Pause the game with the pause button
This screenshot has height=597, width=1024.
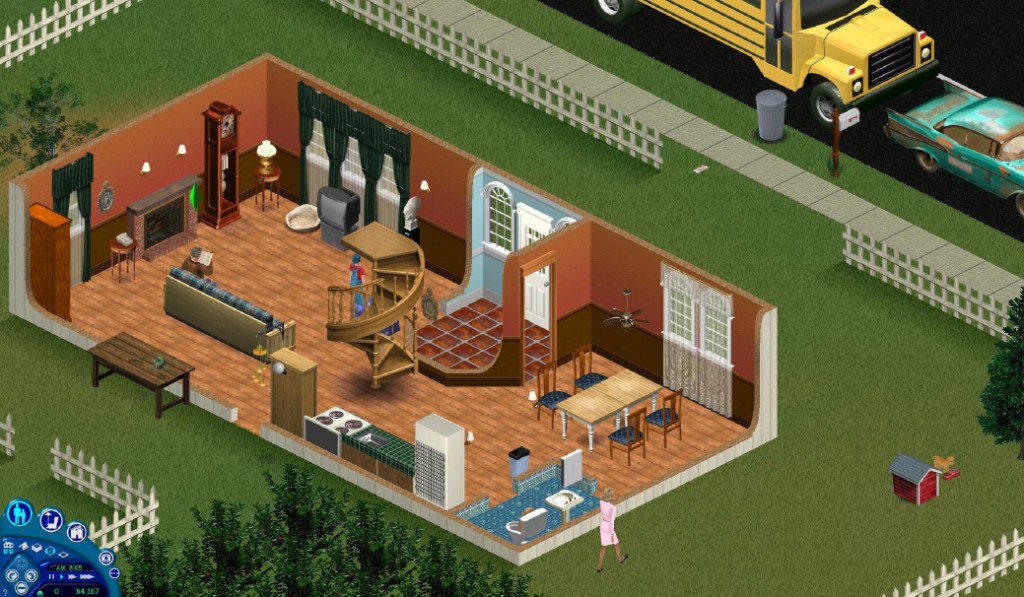[x=51, y=577]
